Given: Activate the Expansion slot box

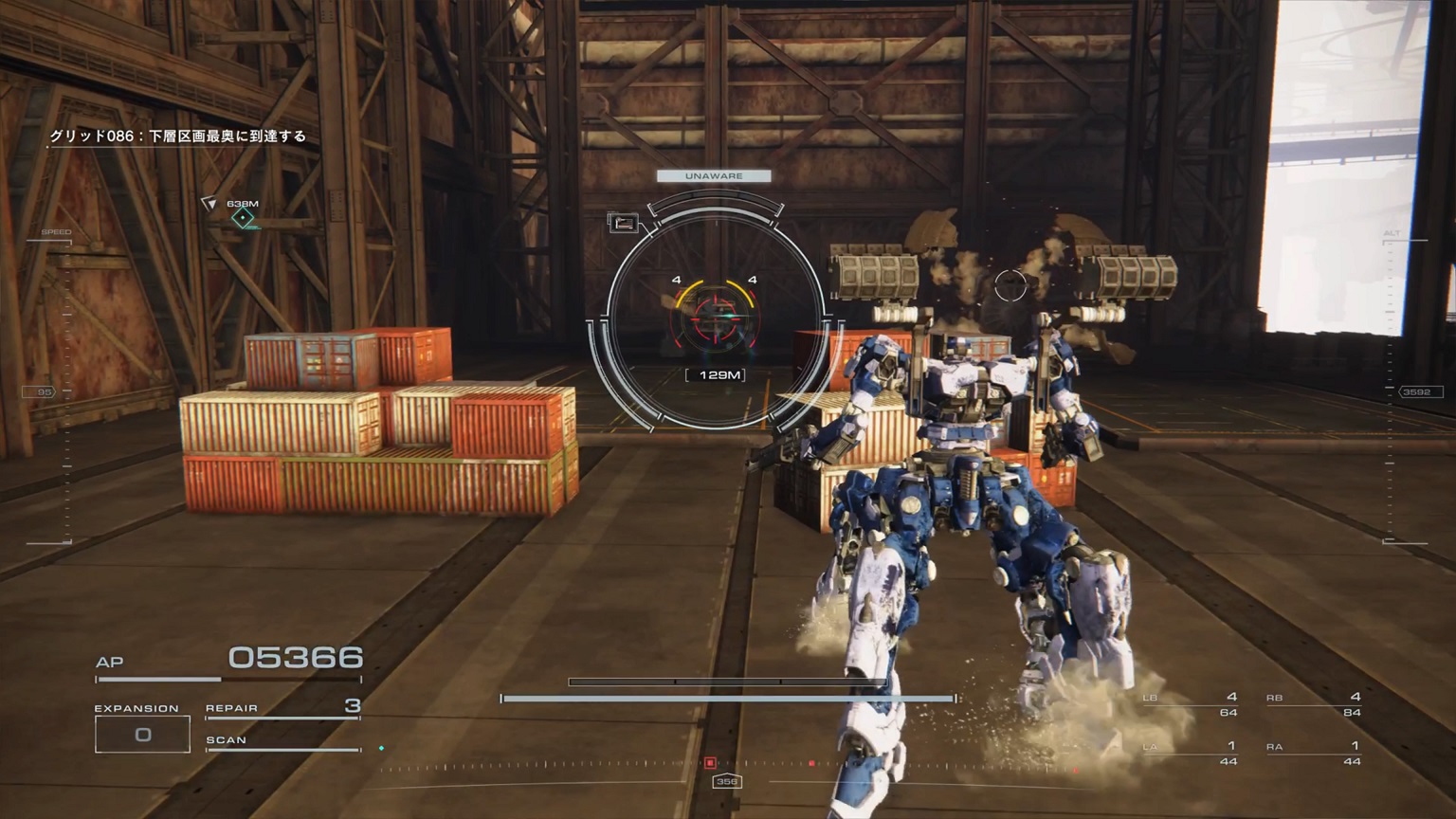Looking at the screenshot, I should point(142,735).
